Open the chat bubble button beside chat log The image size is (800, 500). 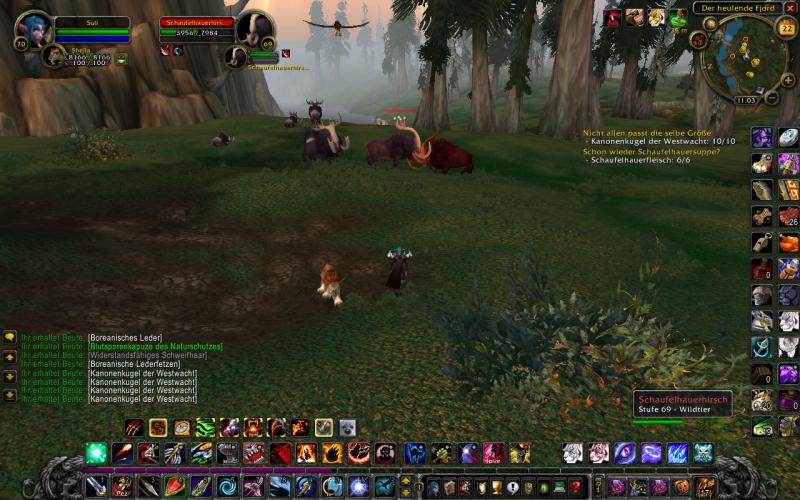click(x=10, y=337)
